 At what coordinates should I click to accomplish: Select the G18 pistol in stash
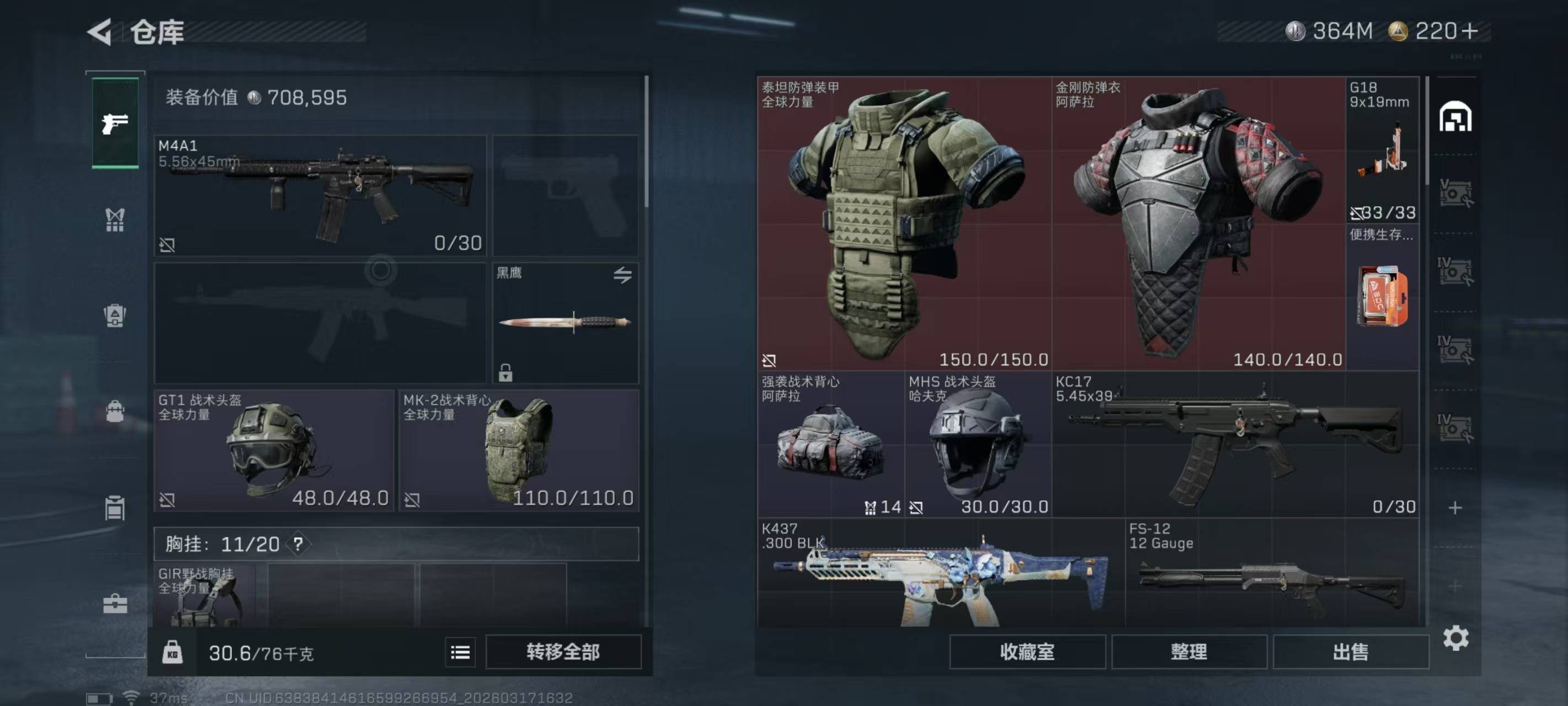click(x=1382, y=149)
